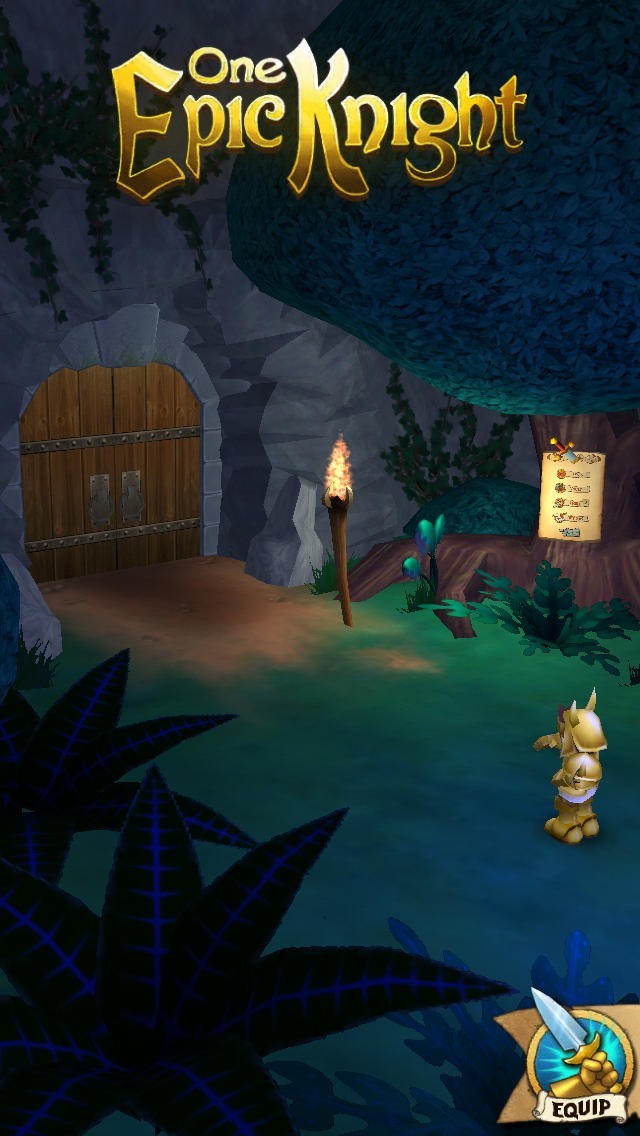The image size is (640, 1136).
Task: Open the parchment scroll on the tree
Action: point(572,494)
